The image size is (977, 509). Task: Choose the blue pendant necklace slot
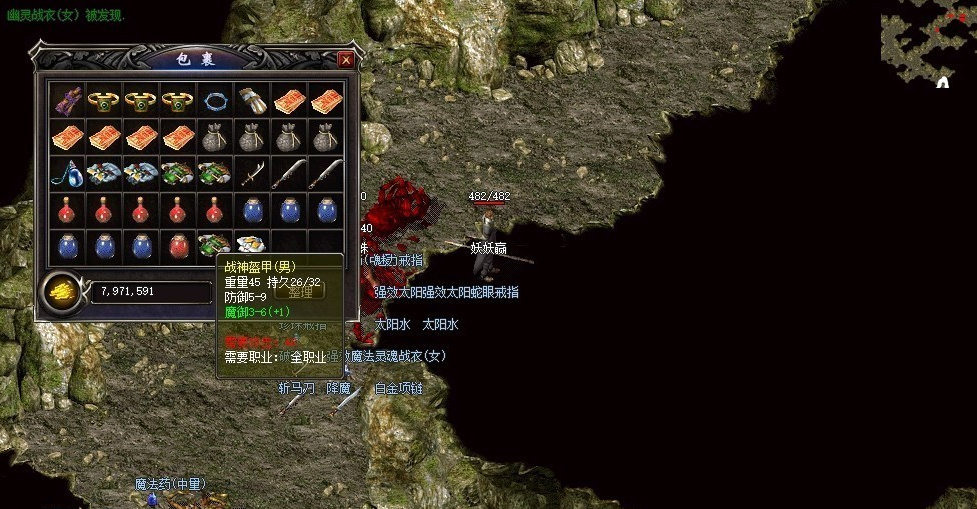click(x=67, y=174)
